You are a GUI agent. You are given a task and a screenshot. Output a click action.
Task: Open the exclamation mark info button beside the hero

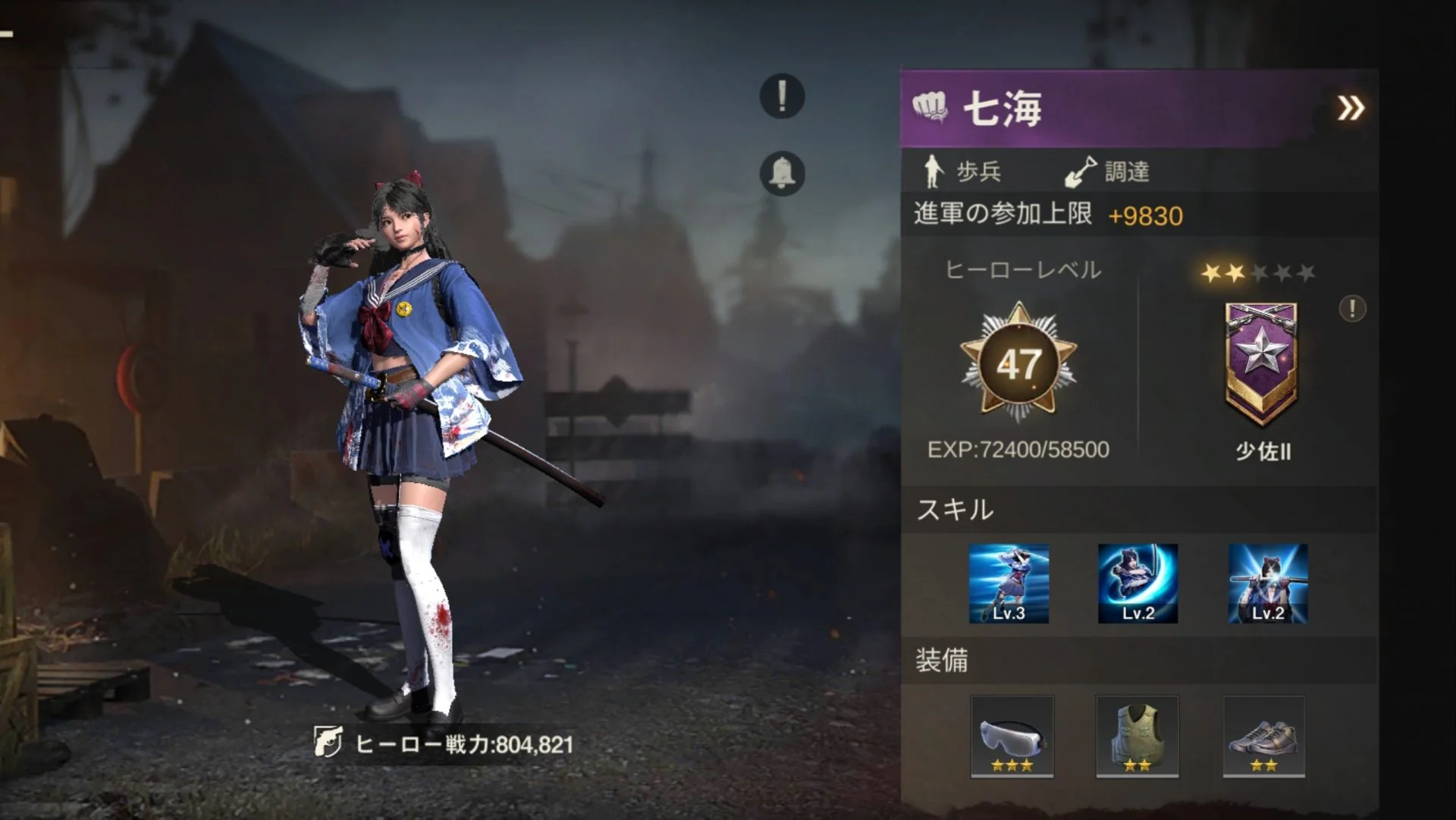click(x=782, y=96)
